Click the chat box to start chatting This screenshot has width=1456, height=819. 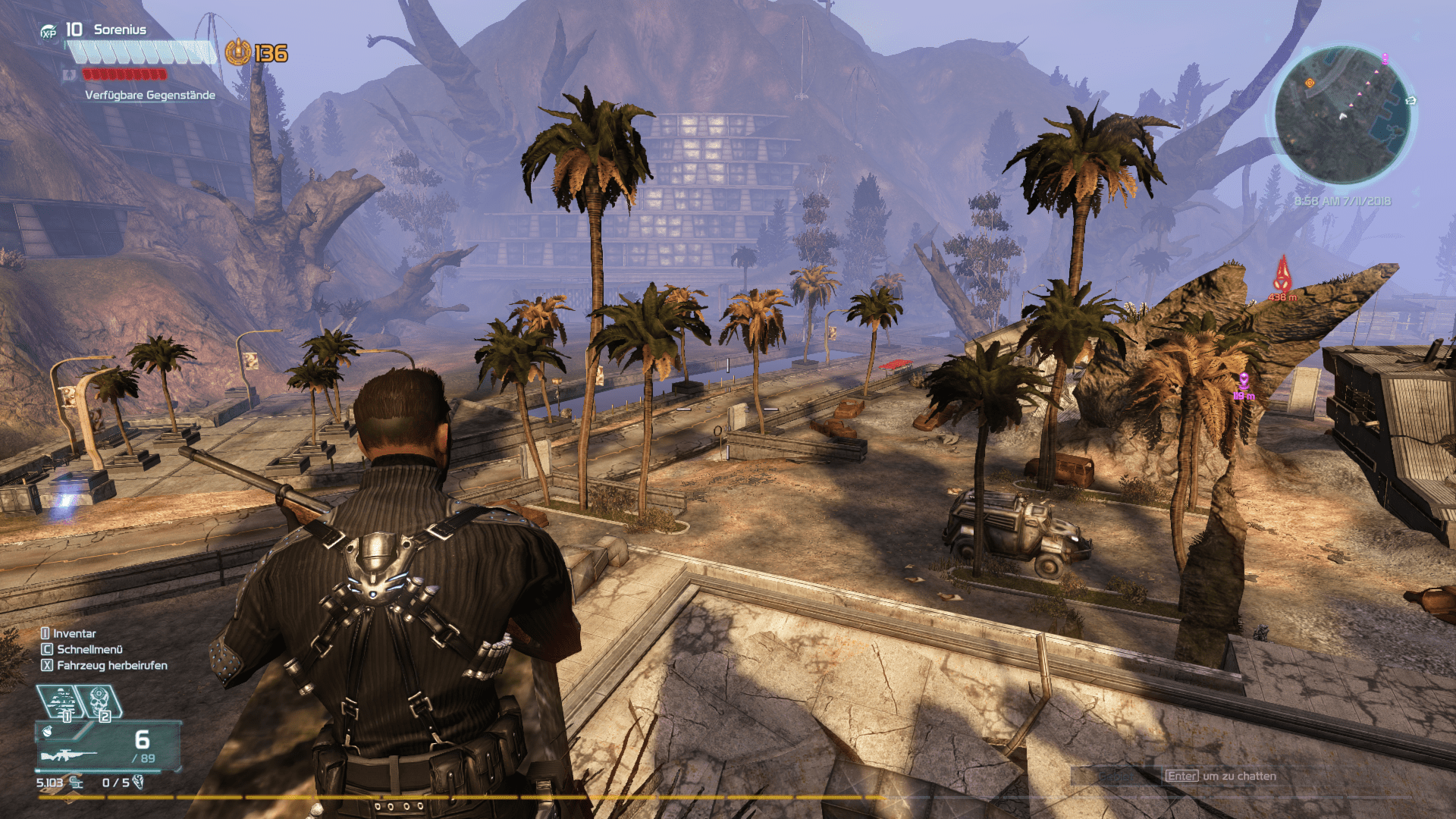[x=1221, y=776]
